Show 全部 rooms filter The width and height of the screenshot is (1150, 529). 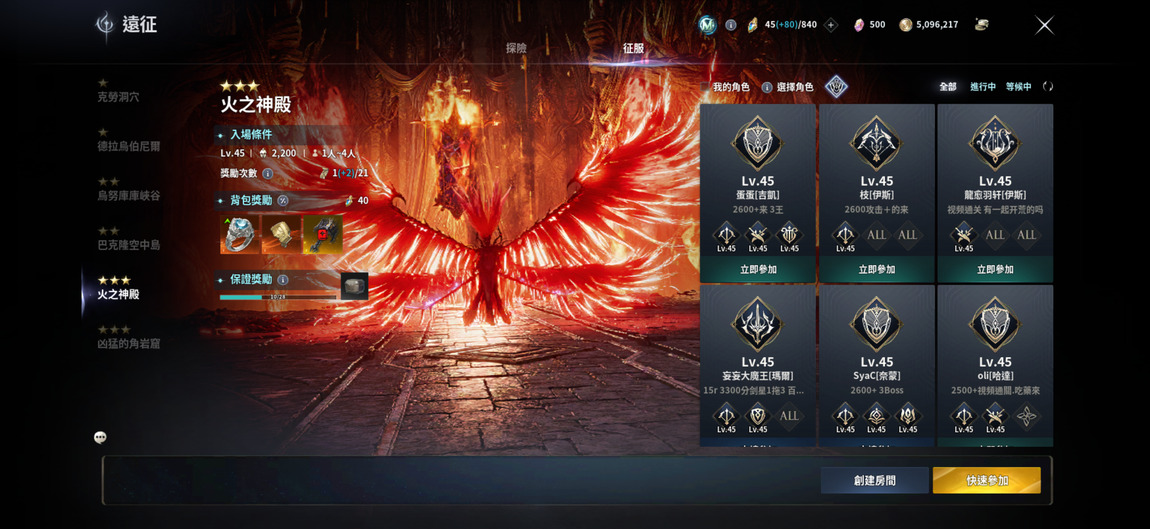point(947,87)
